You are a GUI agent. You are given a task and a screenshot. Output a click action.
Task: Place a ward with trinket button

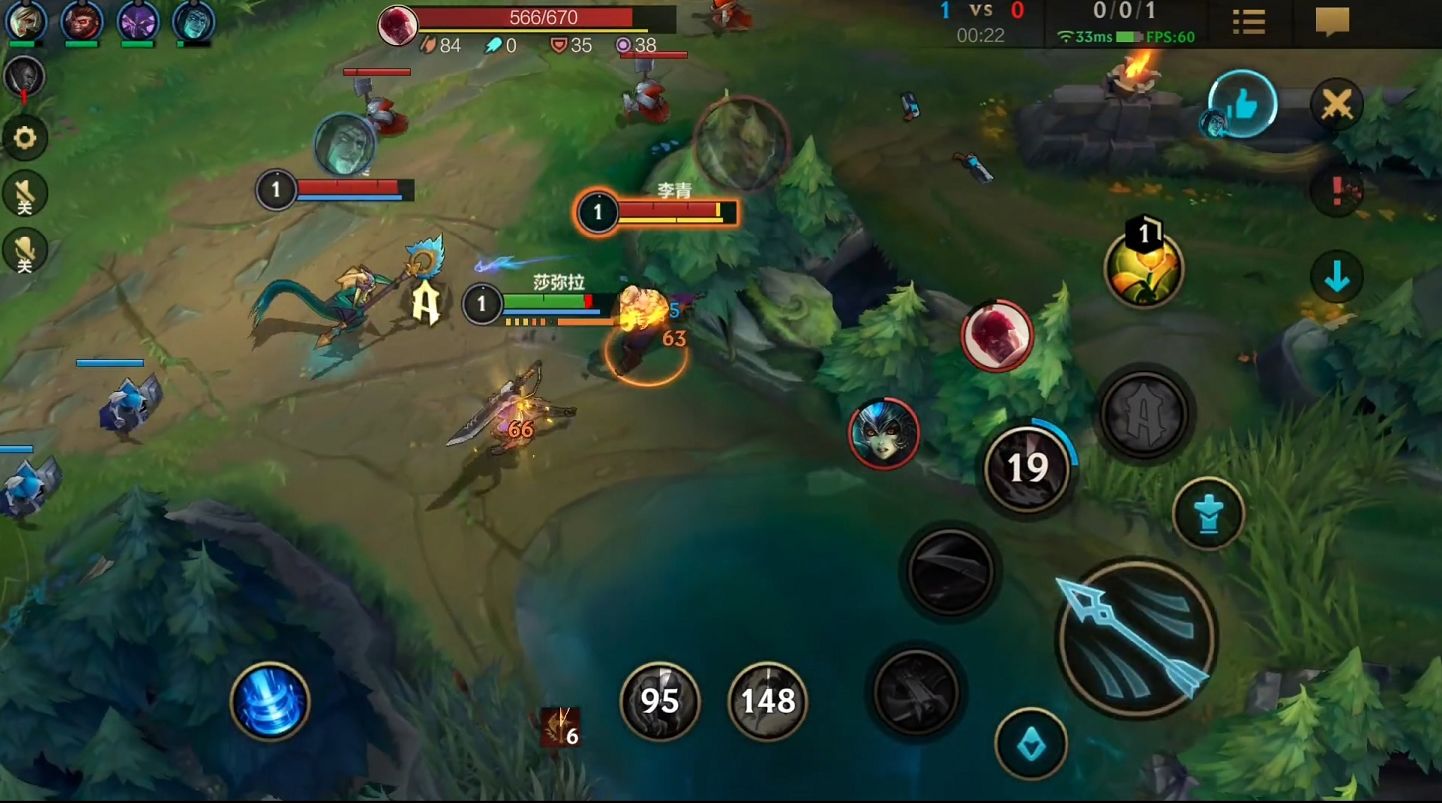1208,514
